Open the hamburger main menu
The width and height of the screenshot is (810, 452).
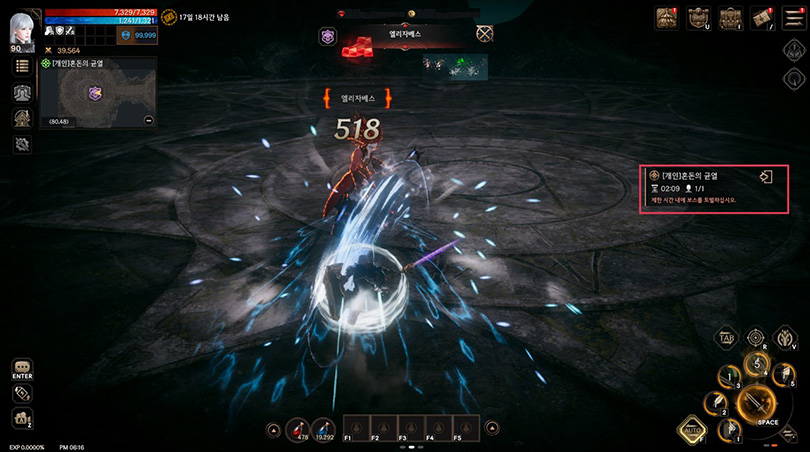pos(794,18)
